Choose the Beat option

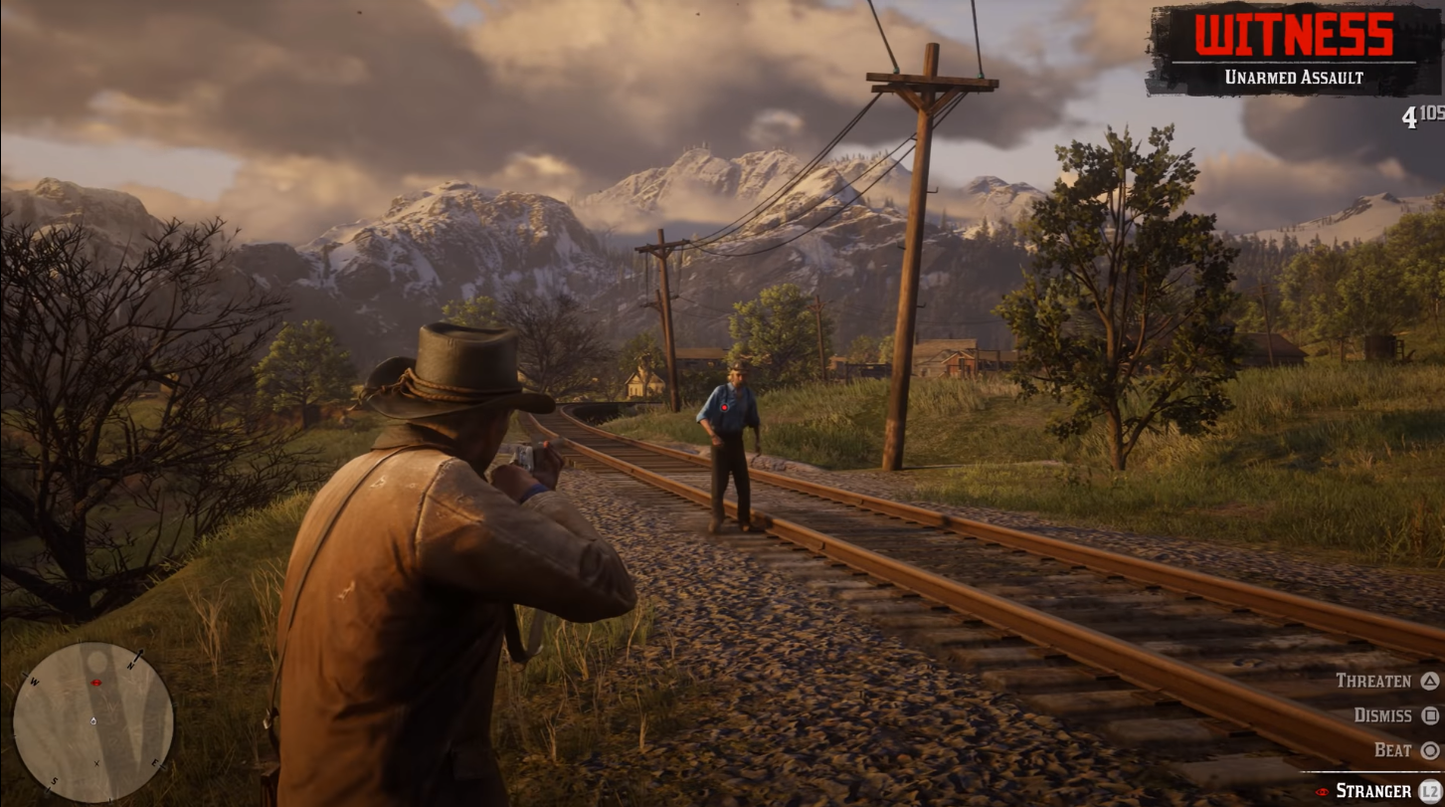[x=1394, y=749]
